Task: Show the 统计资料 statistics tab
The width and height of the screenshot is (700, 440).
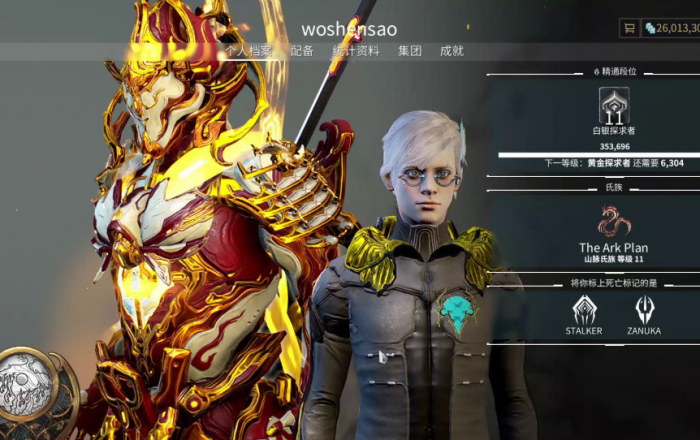Action: click(355, 51)
